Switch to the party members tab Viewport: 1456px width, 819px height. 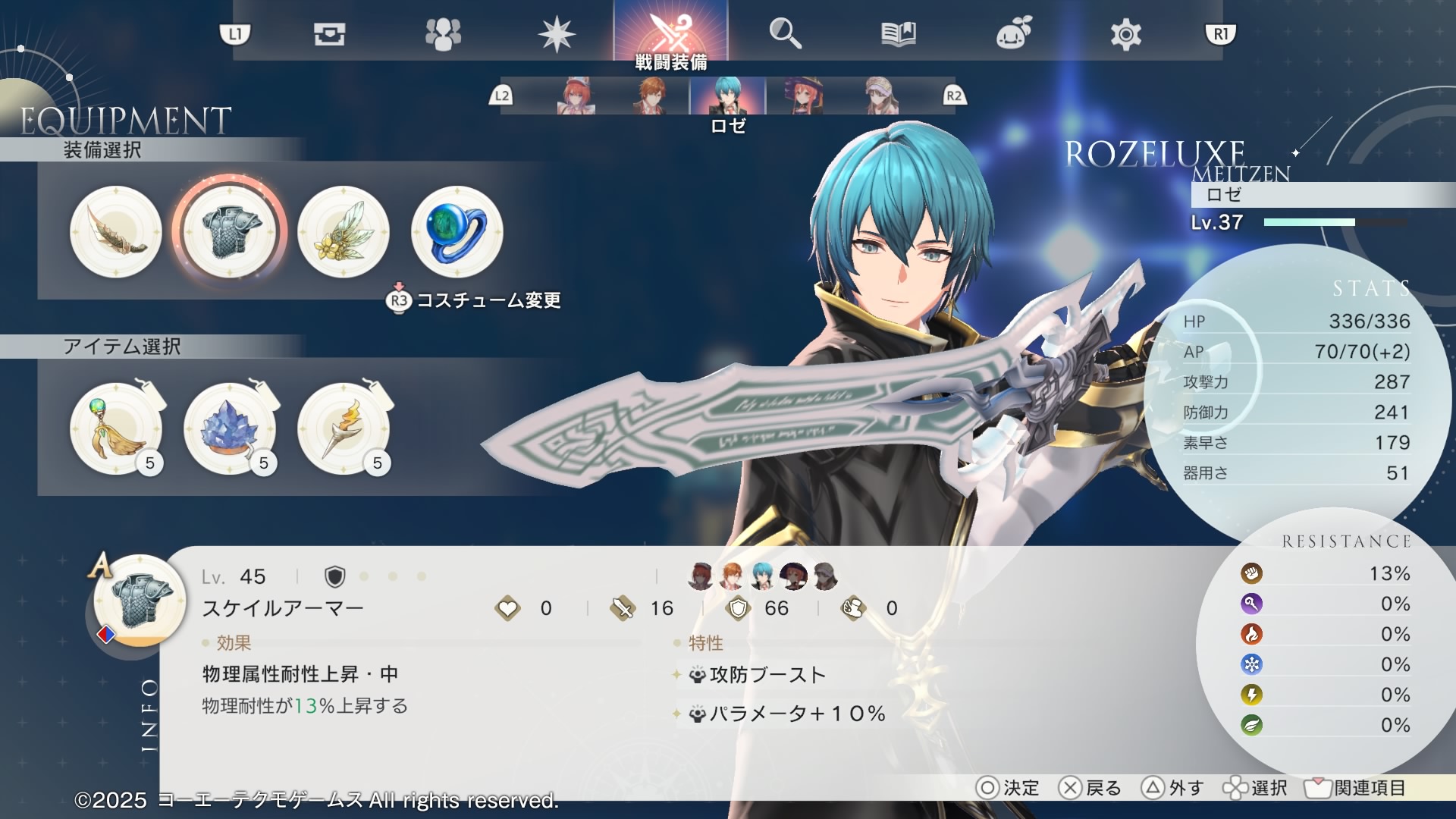click(x=443, y=34)
